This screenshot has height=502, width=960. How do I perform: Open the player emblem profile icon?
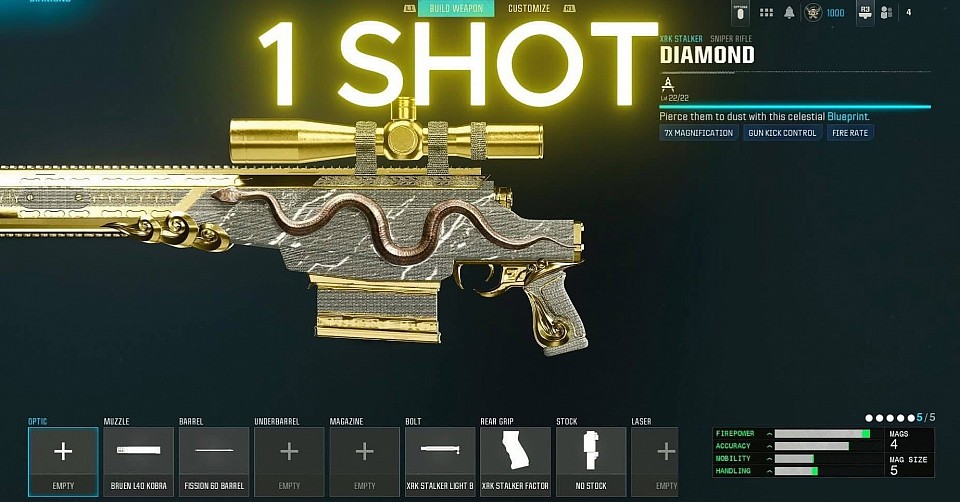coord(813,13)
